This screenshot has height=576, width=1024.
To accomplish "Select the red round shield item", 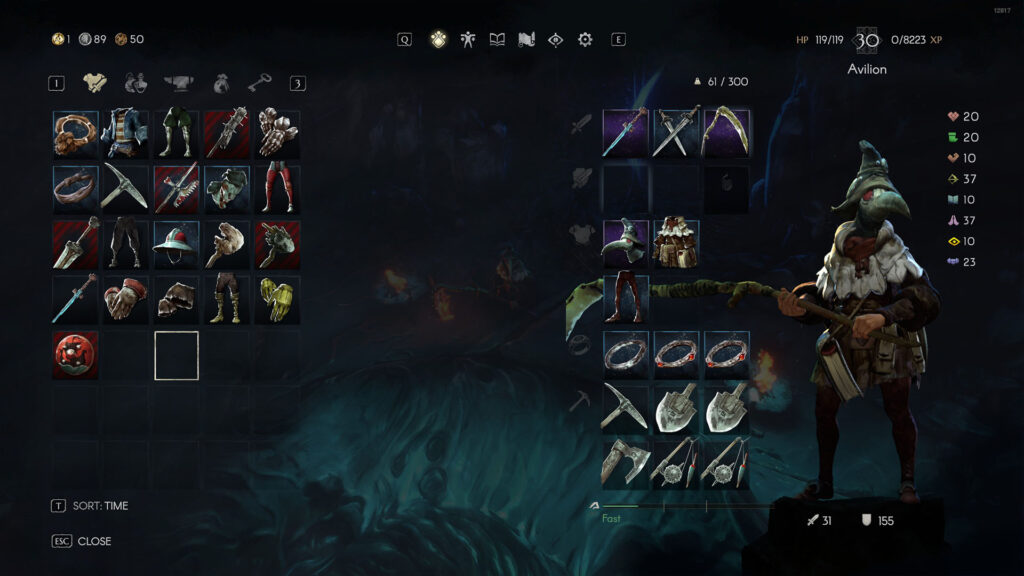I will click(76, 355).
